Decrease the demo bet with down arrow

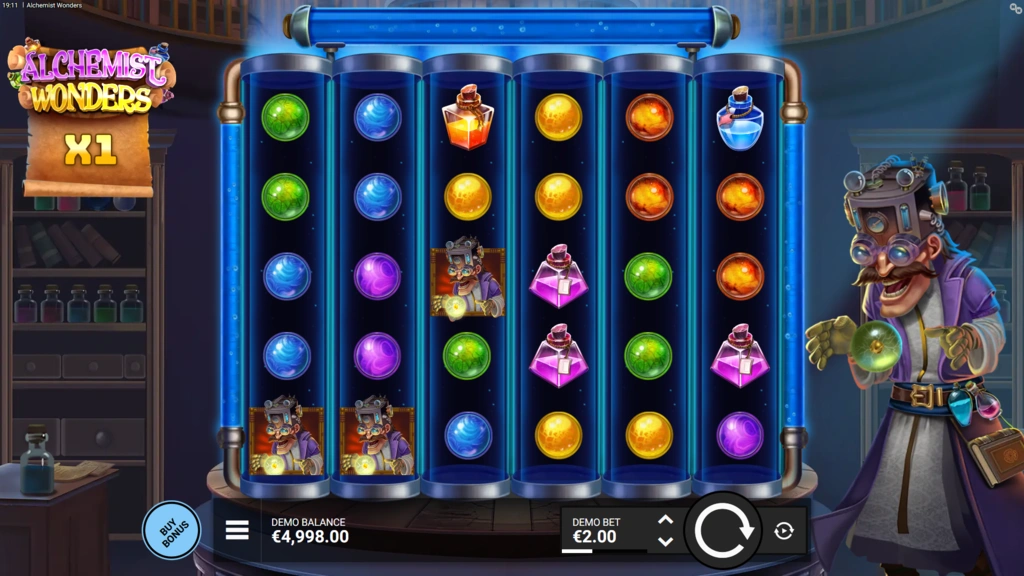(x=665, y=541)
